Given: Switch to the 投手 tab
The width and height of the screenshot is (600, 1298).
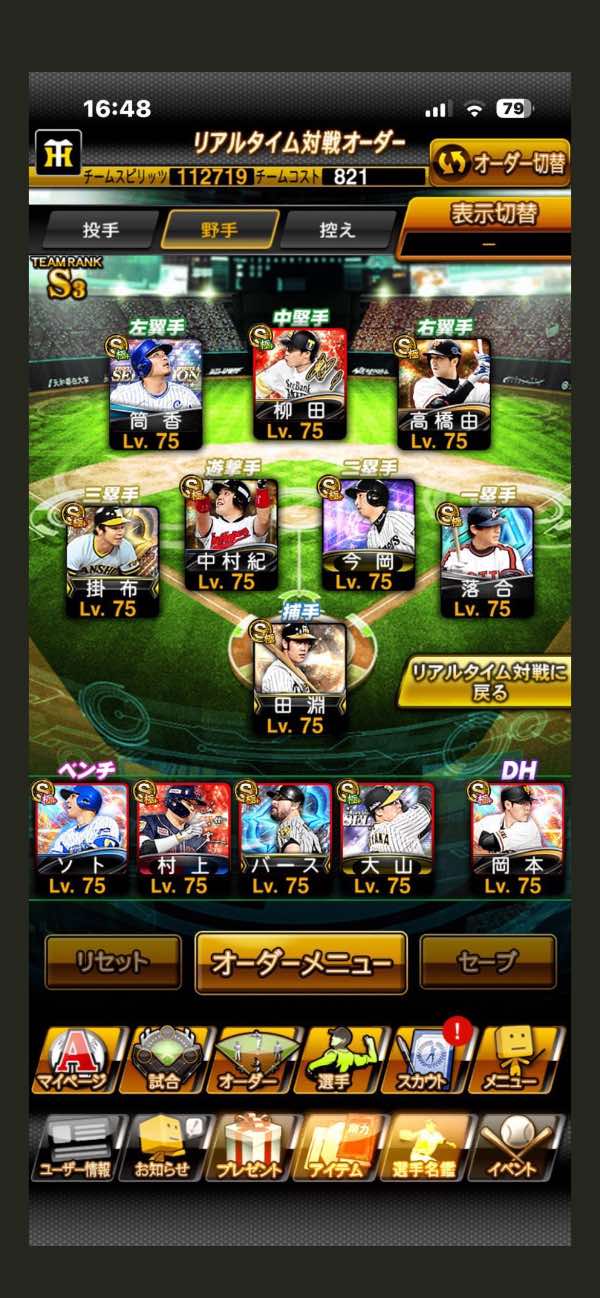Looking at the screenshot, I should pyautogui.click(x=100, y=230).
